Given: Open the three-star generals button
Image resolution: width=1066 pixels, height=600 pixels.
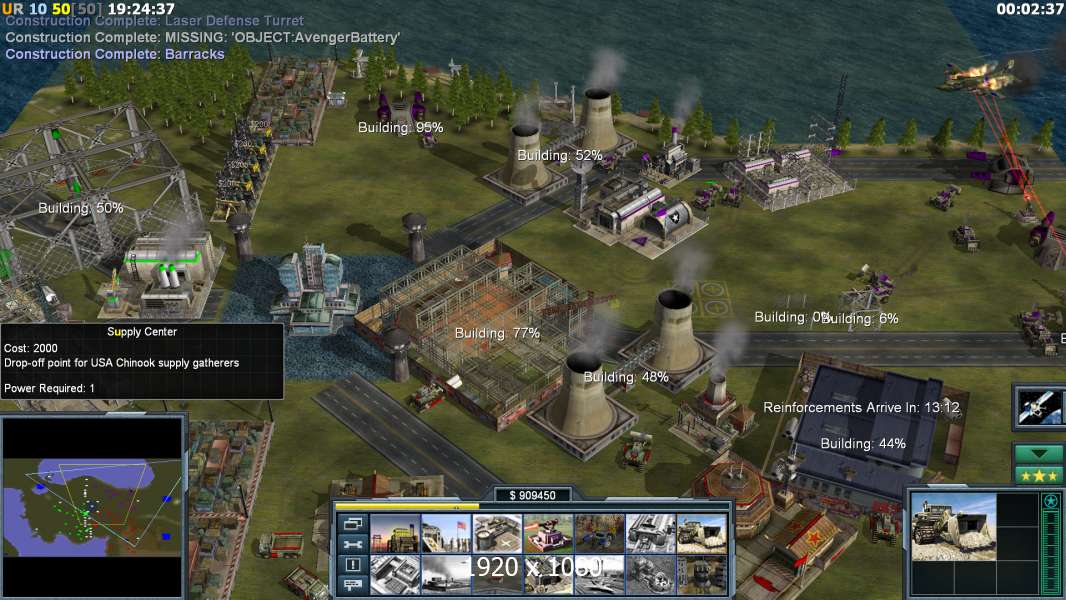Looking at the screenshot, I should coord(1039,474).
